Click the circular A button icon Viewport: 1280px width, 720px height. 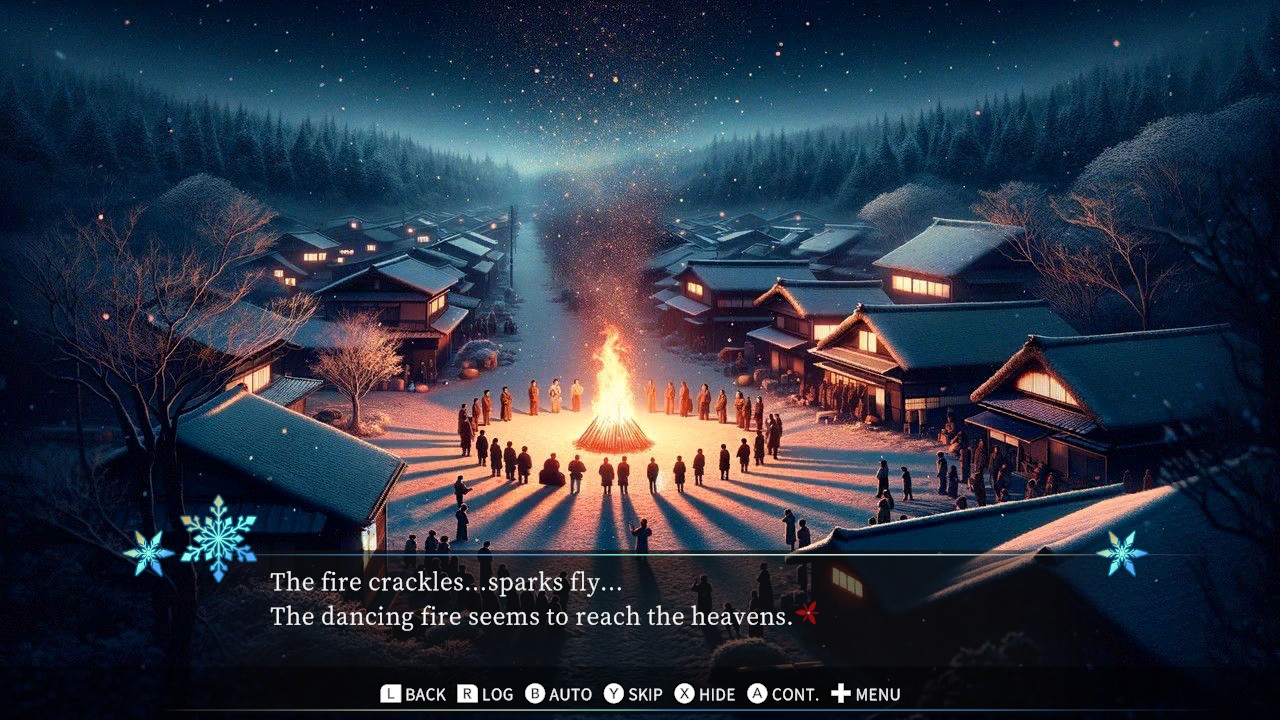tap(757, 693)
